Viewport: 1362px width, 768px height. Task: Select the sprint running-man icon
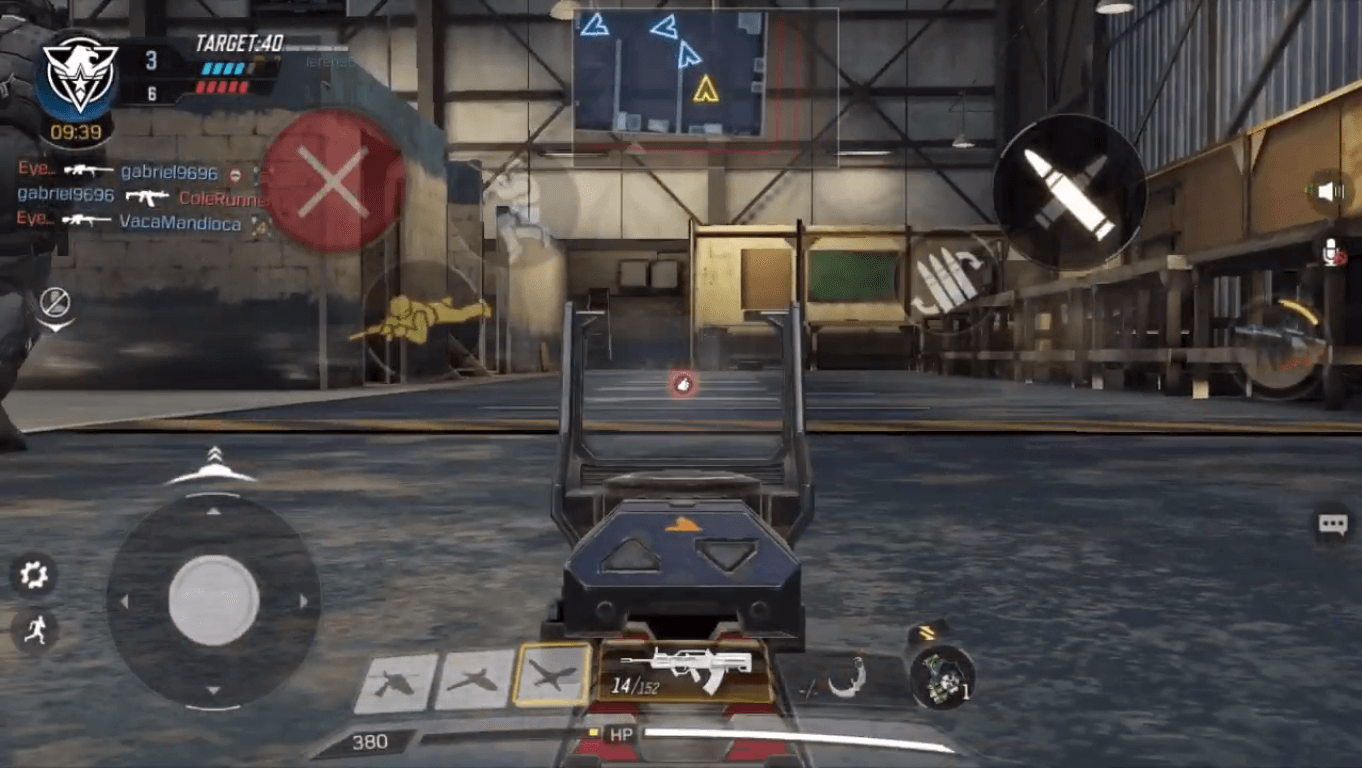pyautogui.click(x=34, y=628)
